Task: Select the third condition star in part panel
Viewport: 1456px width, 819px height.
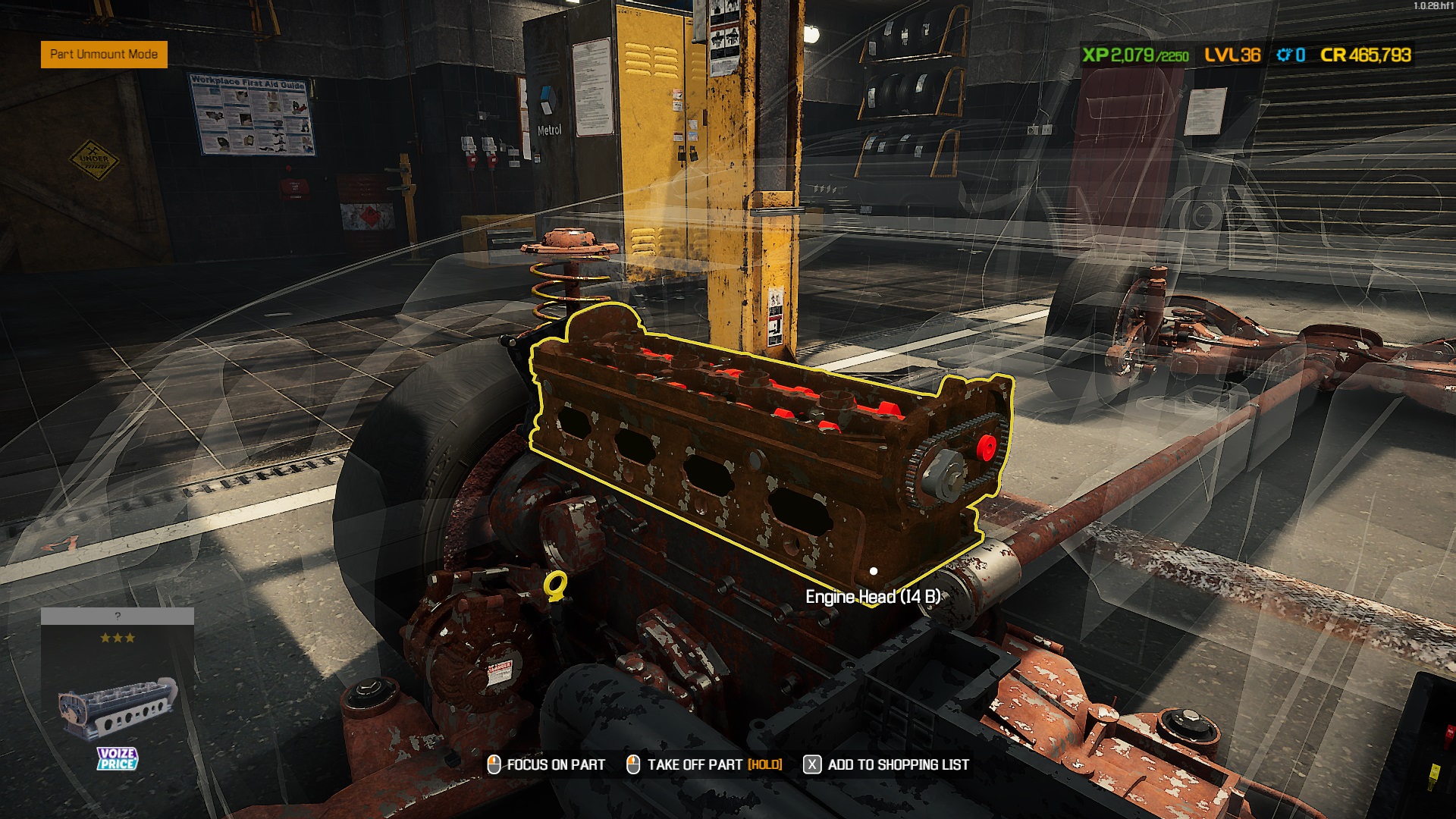Action: click(x=130, y=639)
